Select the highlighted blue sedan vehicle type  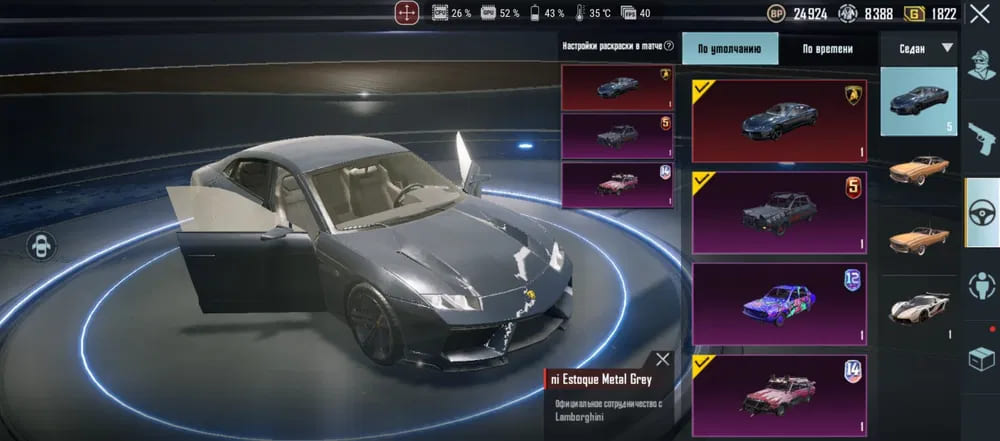pyautogui.click(x=918, y=101)
